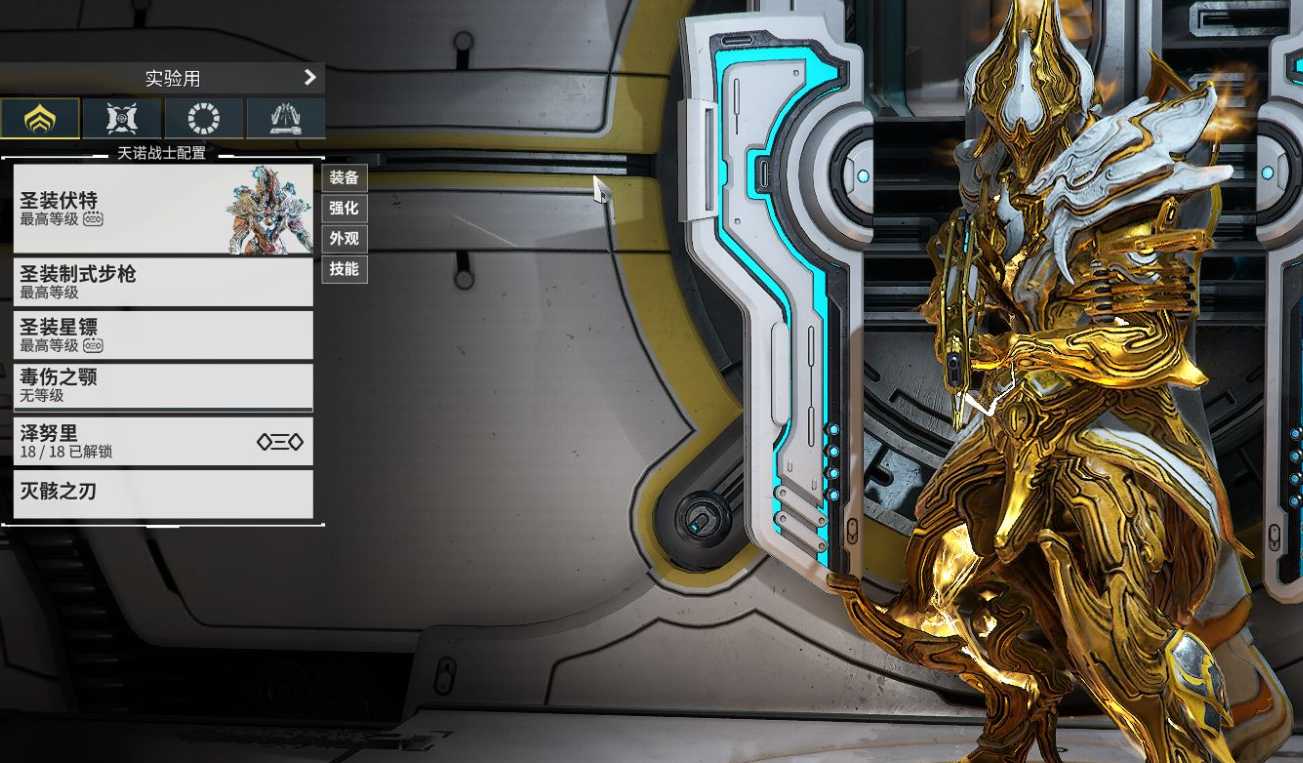
Task: Select the second loadout category tab
Action: [x=122, y=118]
